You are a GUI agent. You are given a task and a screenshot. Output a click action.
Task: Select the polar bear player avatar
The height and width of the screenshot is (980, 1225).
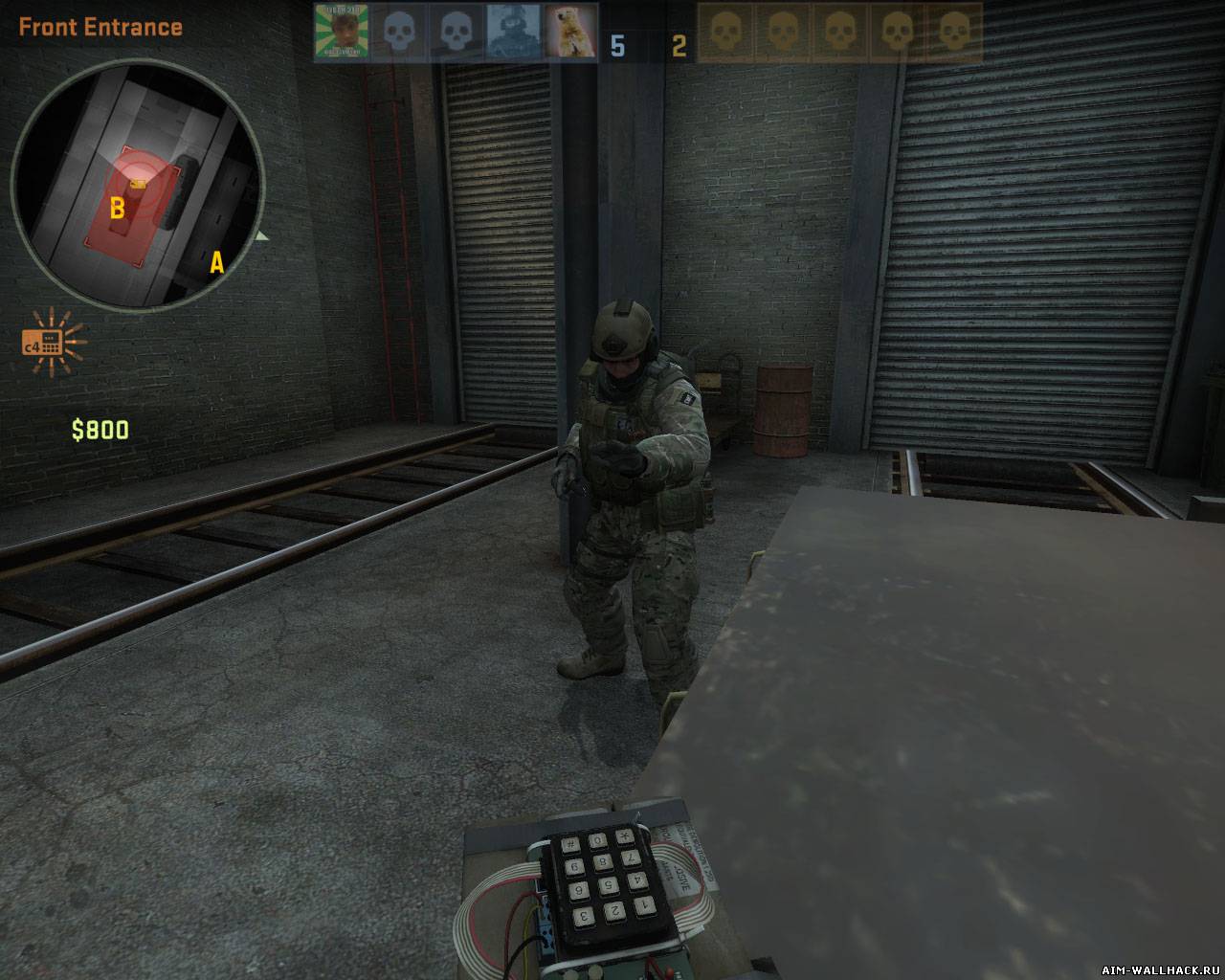[x=570, y=32]
